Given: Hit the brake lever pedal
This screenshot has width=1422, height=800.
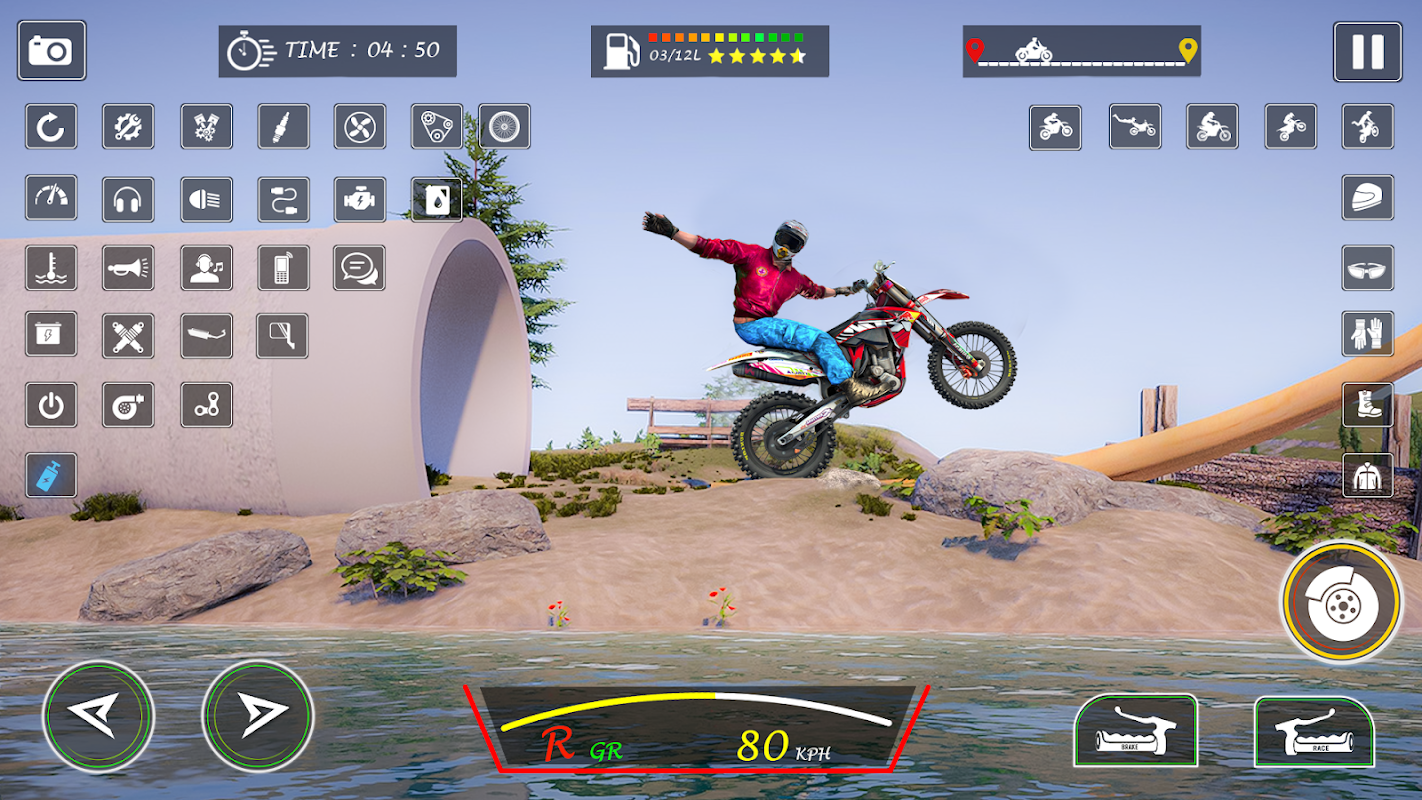Looking at the screenshot, I should (x=1135, y=731).
